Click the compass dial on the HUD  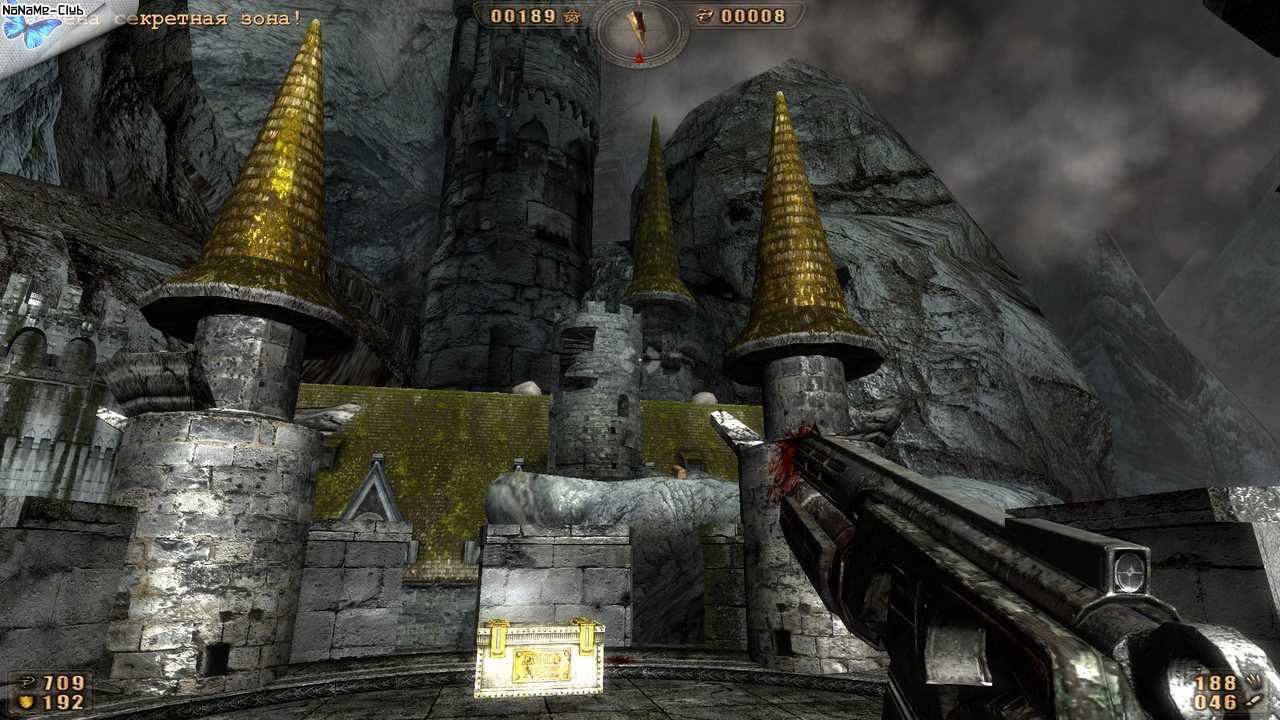[639, 30]
